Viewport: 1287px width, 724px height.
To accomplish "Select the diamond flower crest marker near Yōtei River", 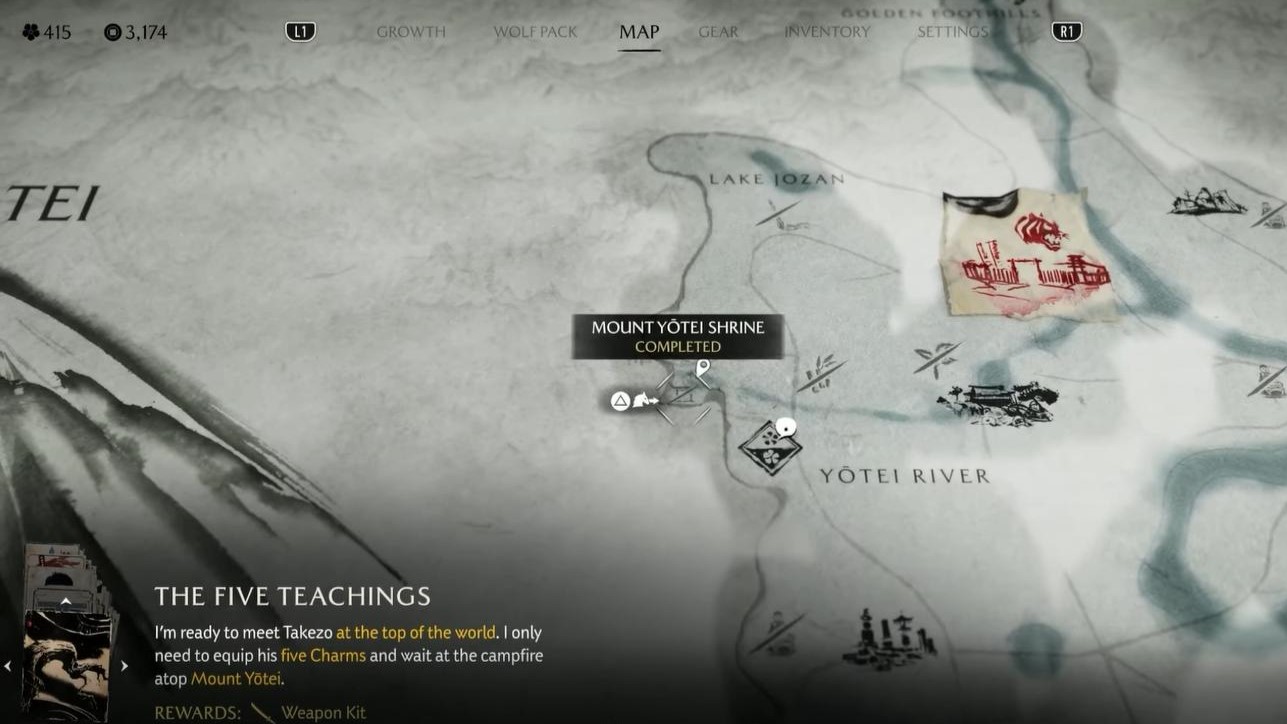I will click(770, 447).
